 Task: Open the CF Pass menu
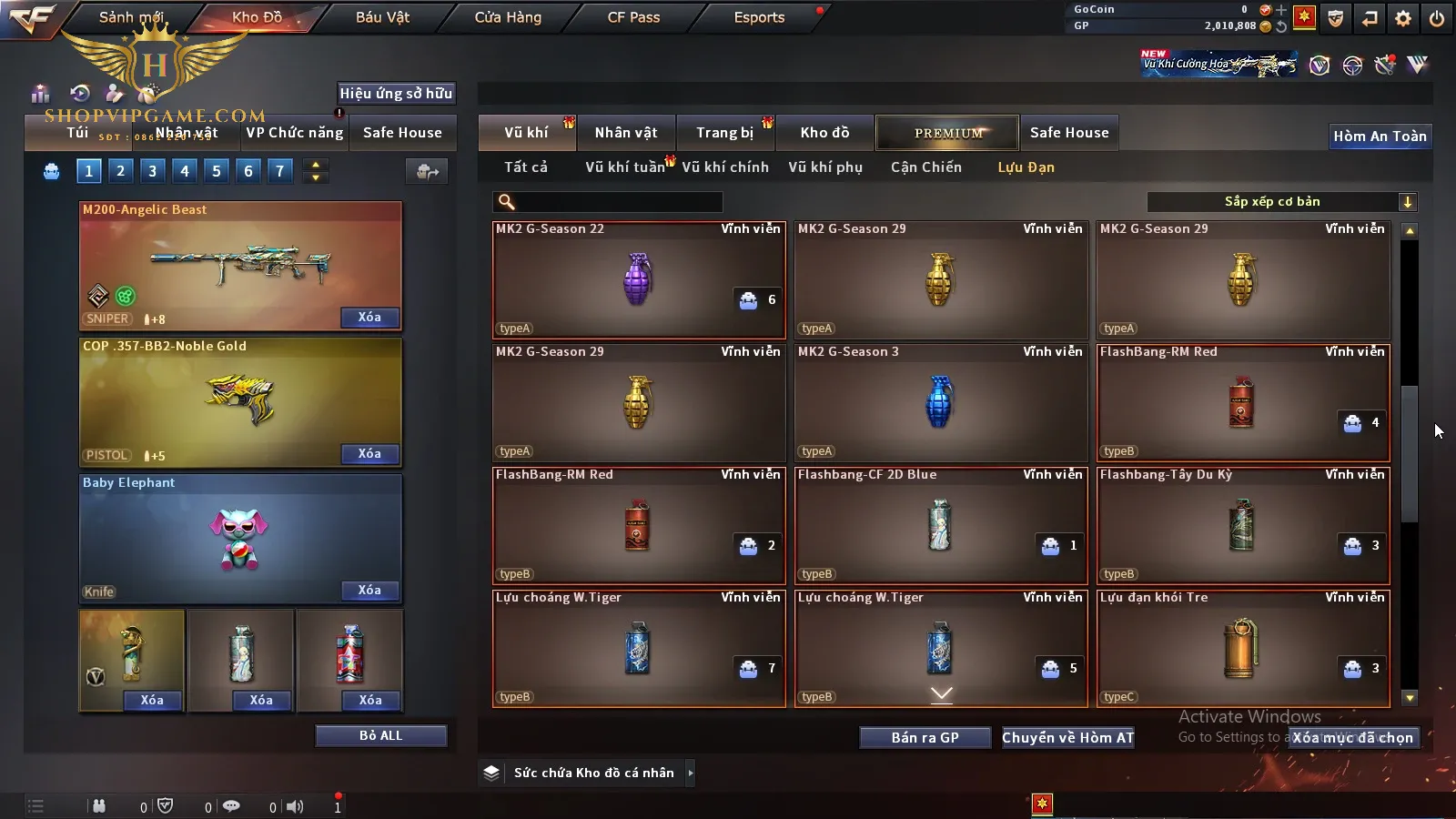pos(633,17)
